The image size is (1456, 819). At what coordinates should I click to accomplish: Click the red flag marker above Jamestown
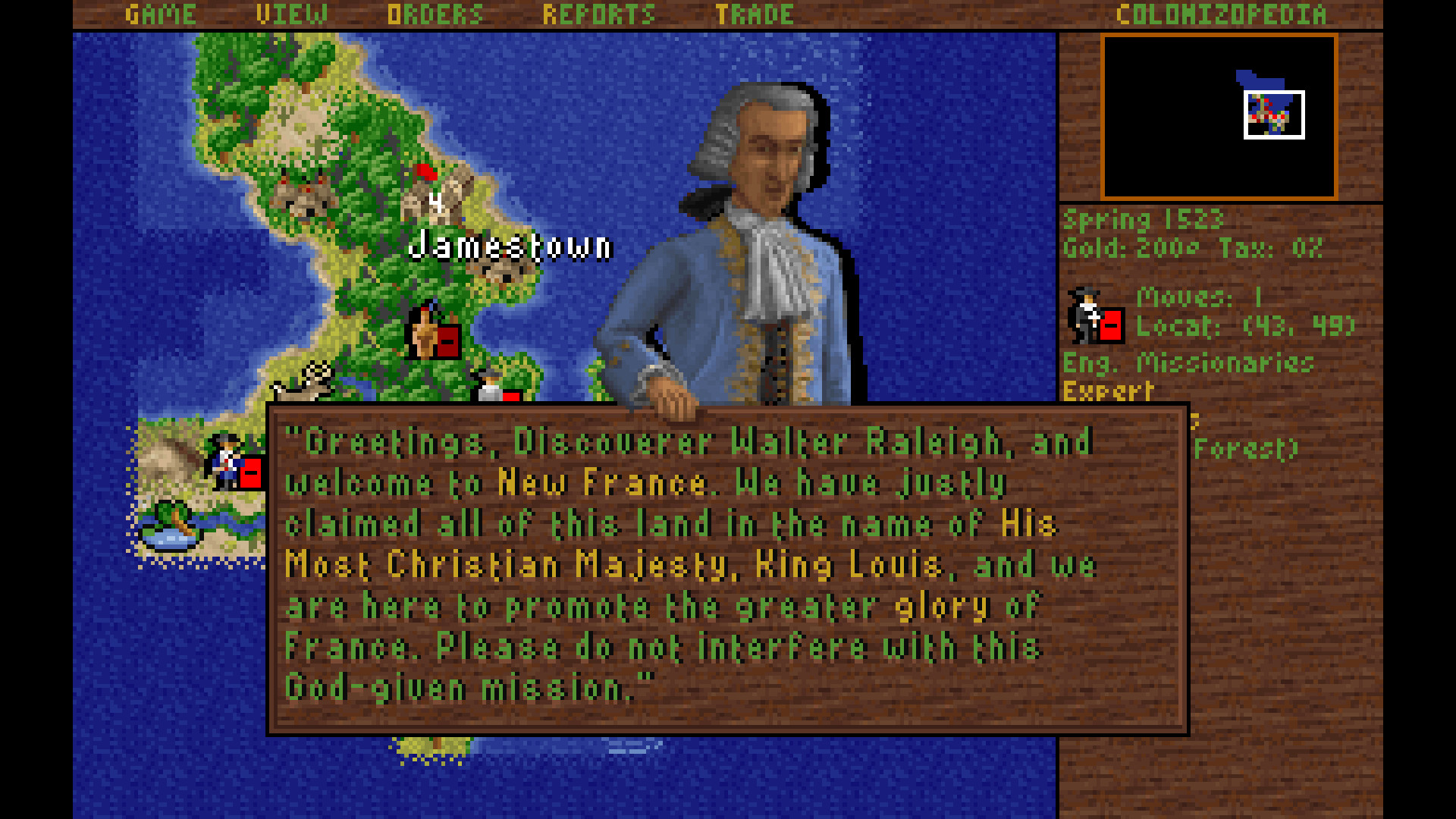coord(426,173)
